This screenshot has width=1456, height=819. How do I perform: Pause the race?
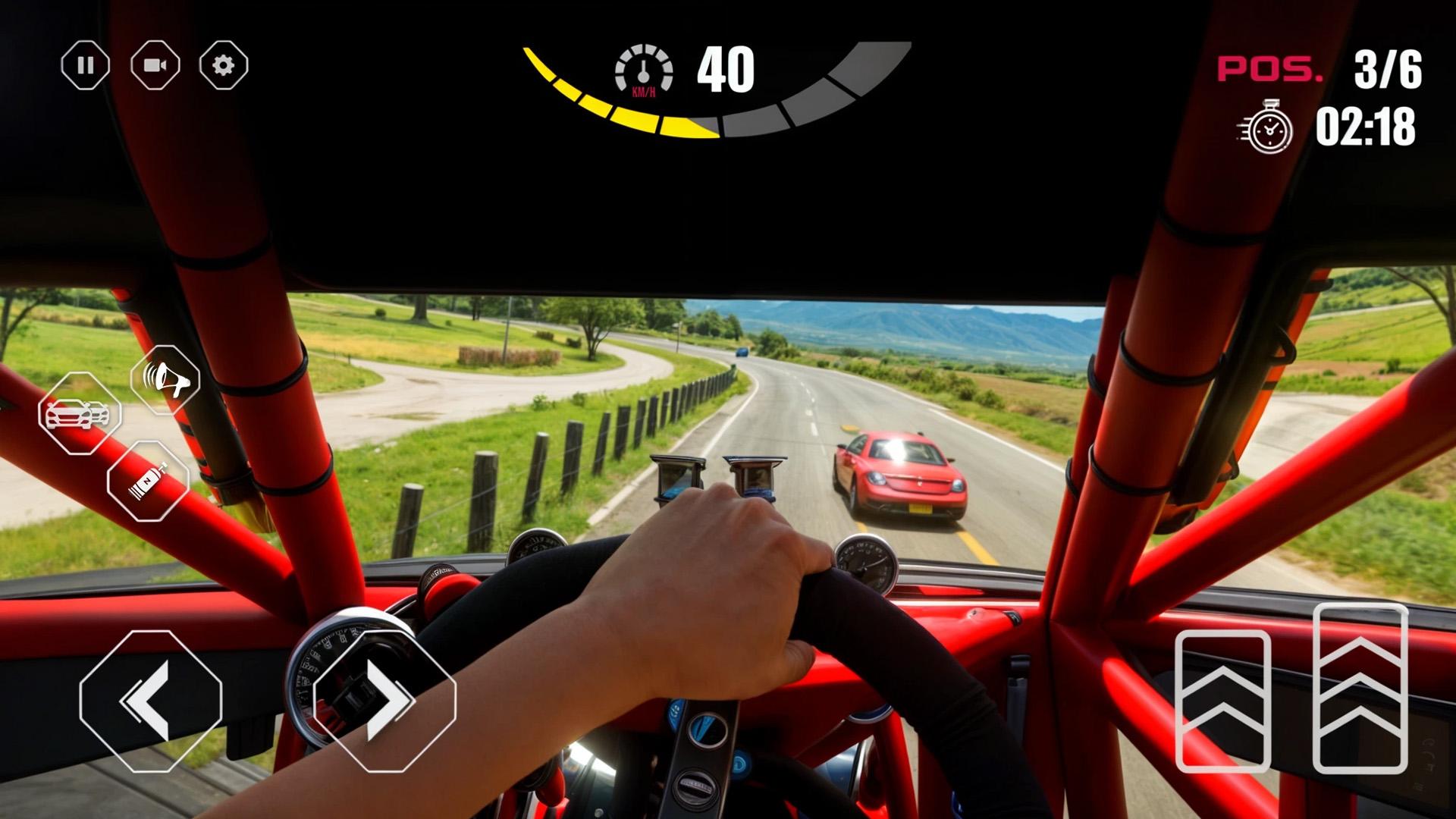85,65
